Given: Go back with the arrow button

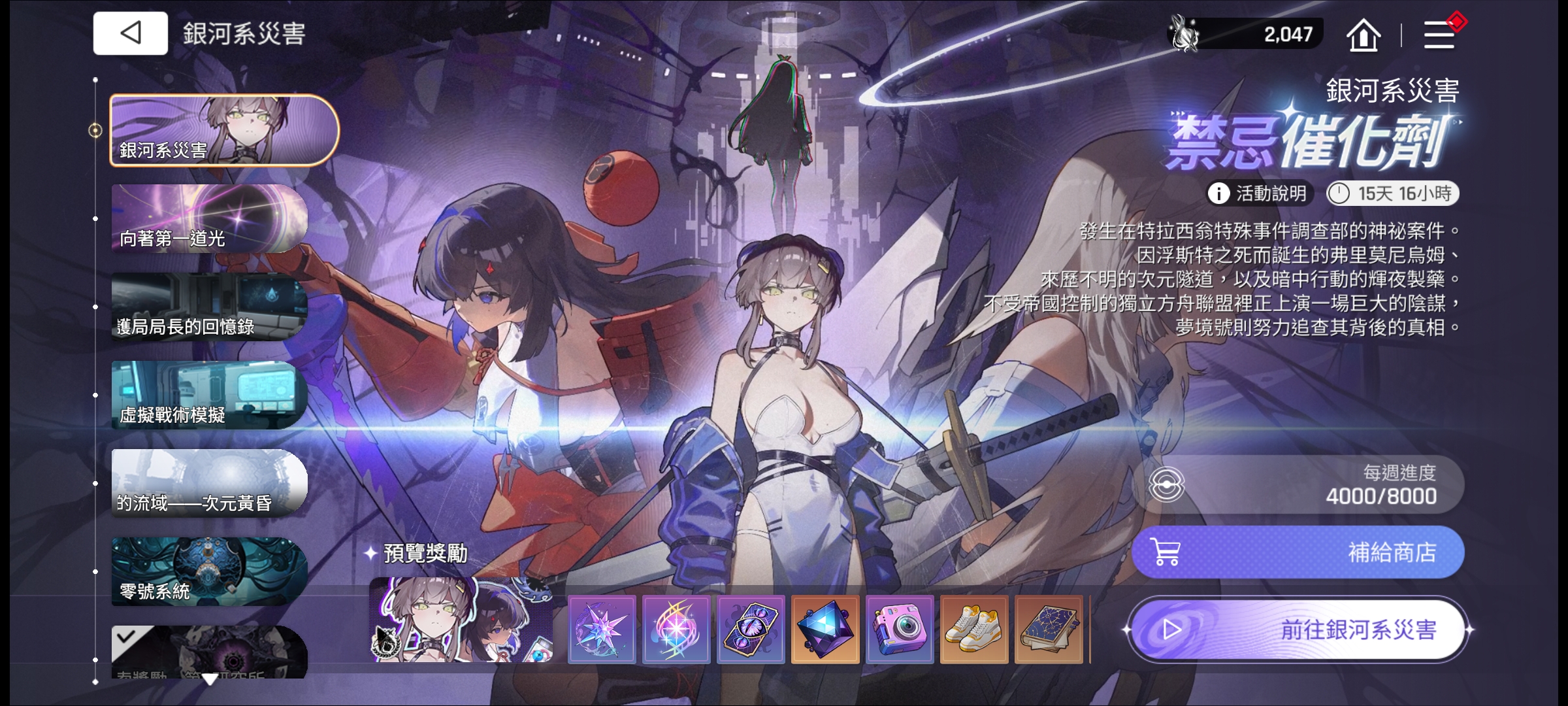Looking at the screenshot, I should coord(131,33).
